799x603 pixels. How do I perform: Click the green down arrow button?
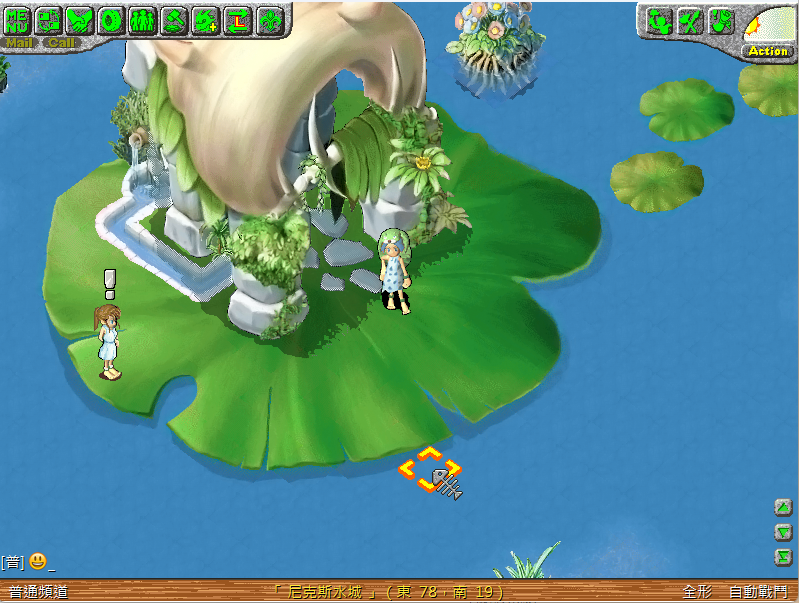click(x=784, y=532)
